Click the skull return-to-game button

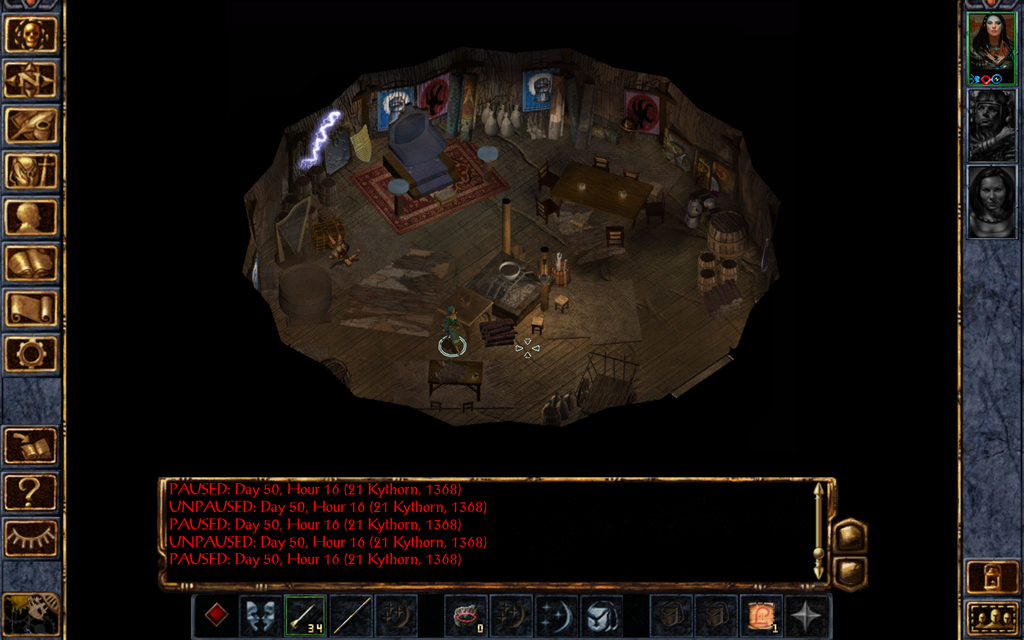tap(31, 35)
